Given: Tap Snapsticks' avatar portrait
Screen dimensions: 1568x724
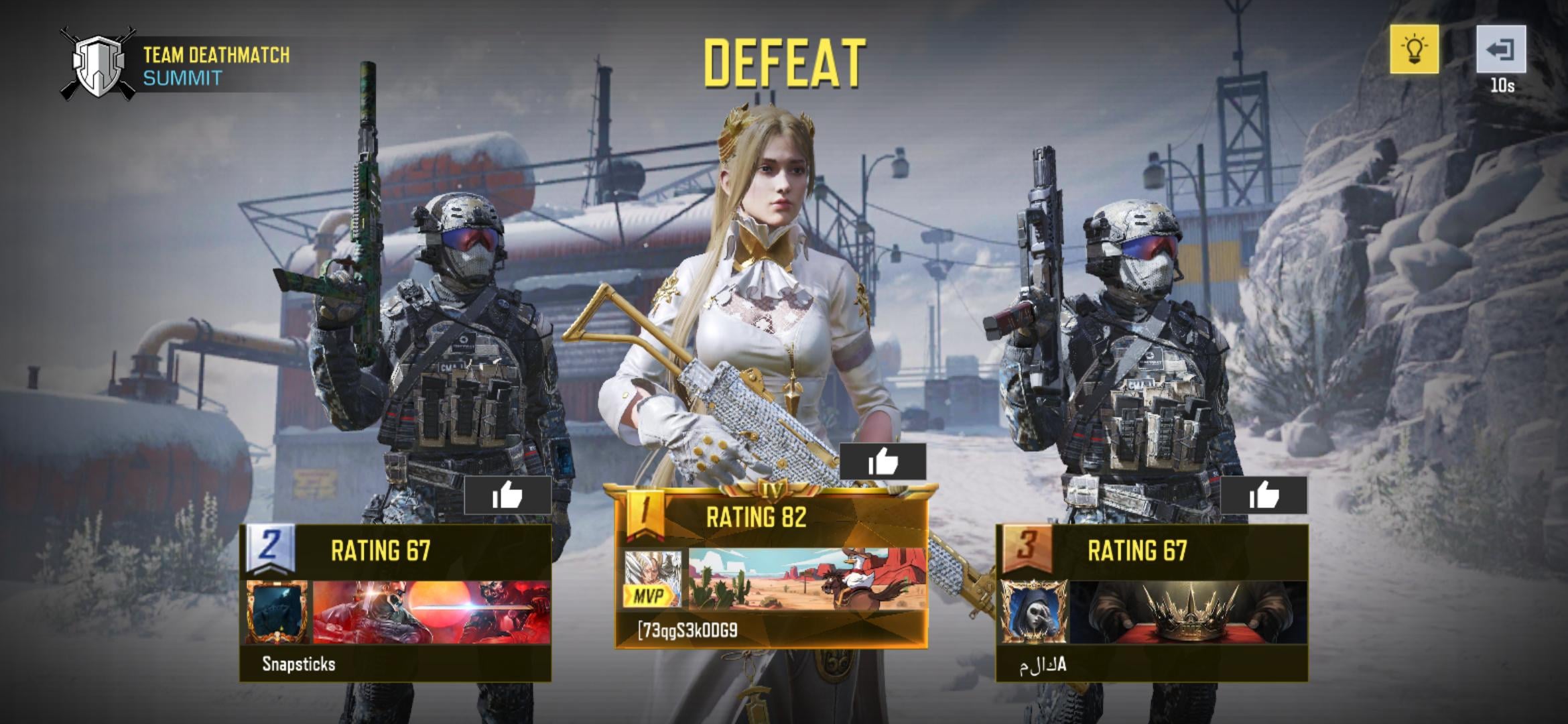Looking at the screenshot, I should (277, 613).
